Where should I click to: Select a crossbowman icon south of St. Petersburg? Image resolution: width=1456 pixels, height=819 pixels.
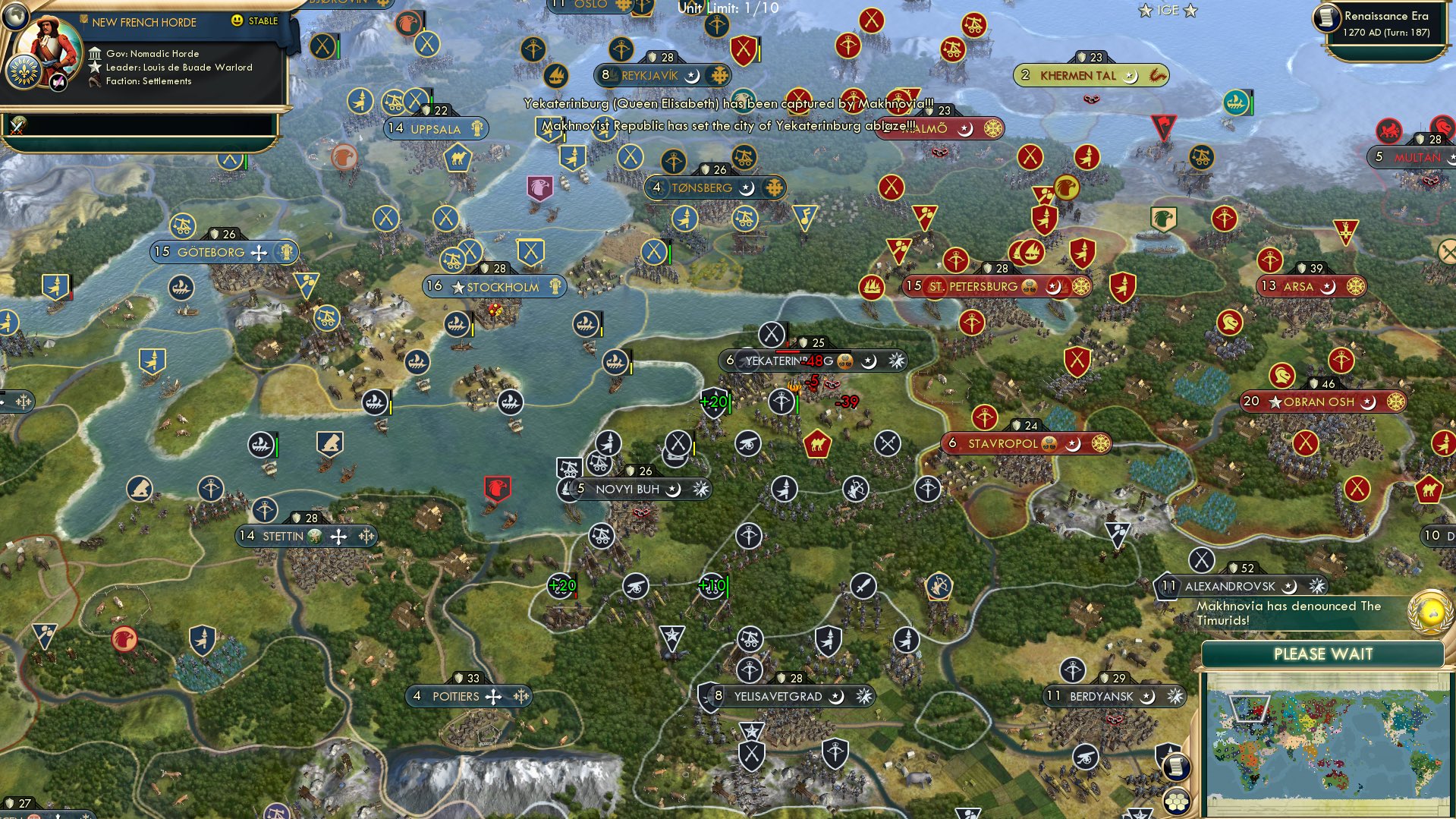tap(971, 323)
